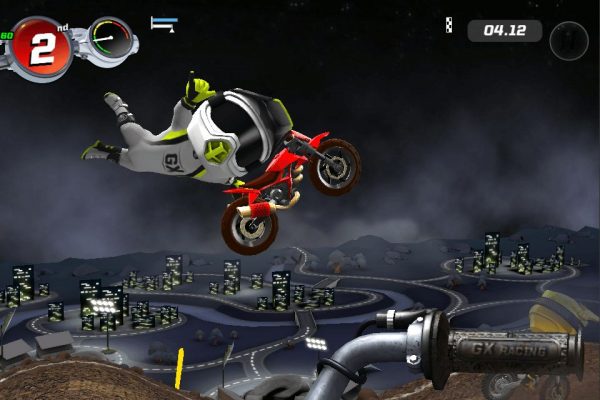Image resolution: width=600 pixels, height=400 pixels.
Task: Pause the race with the pause button
Action: click(x=569, y=41)
